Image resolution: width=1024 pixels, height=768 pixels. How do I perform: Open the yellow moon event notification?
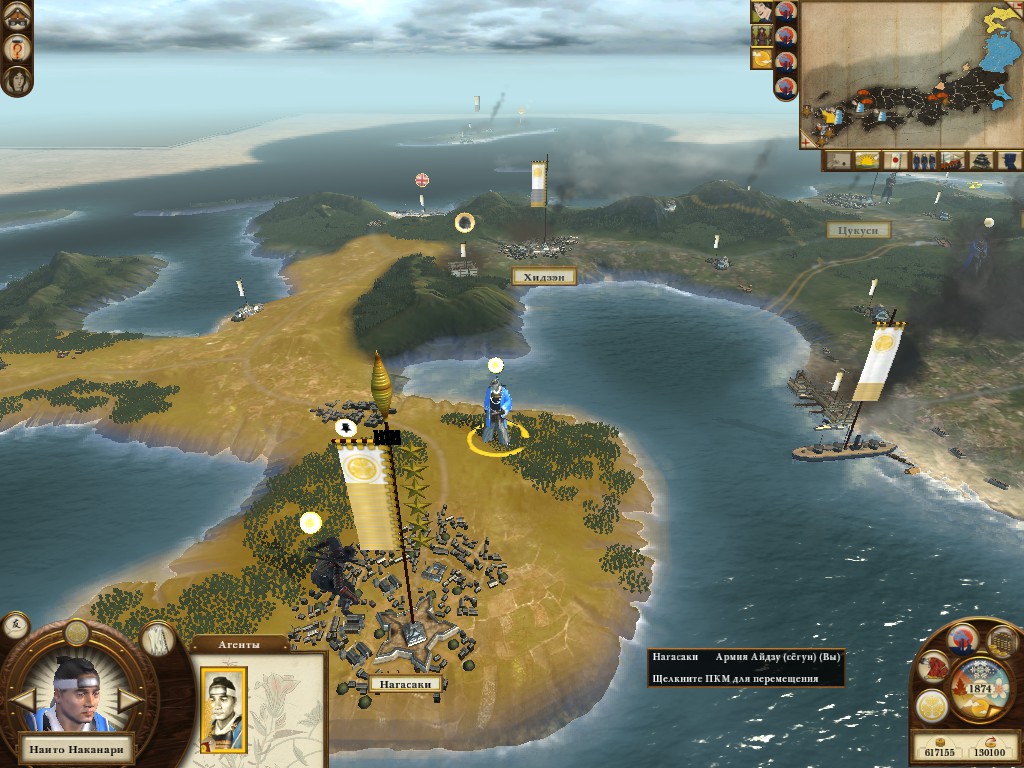point(761,59)
